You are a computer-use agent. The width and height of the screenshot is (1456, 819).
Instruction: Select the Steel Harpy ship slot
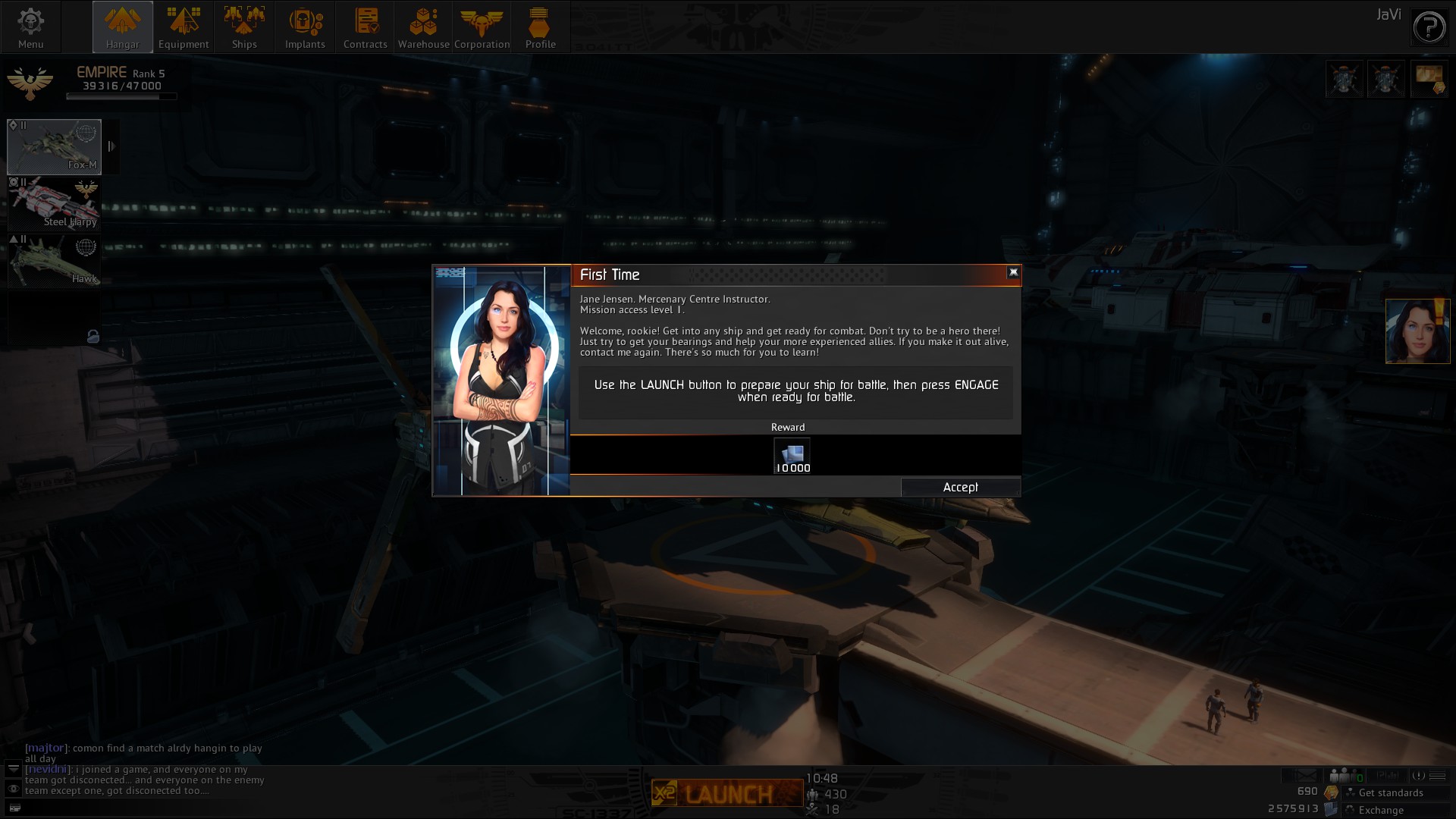click(x=54, y=203)
